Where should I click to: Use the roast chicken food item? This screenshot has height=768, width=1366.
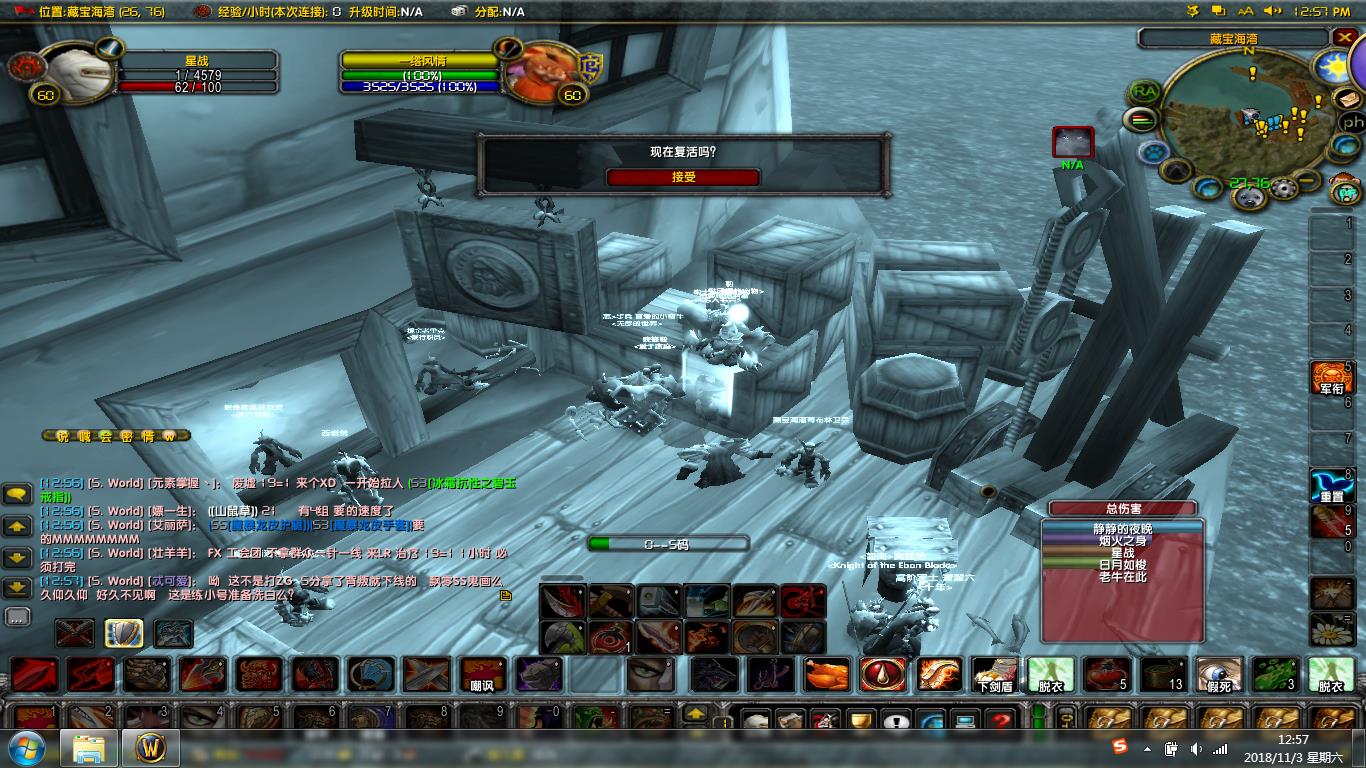[827, 675]
